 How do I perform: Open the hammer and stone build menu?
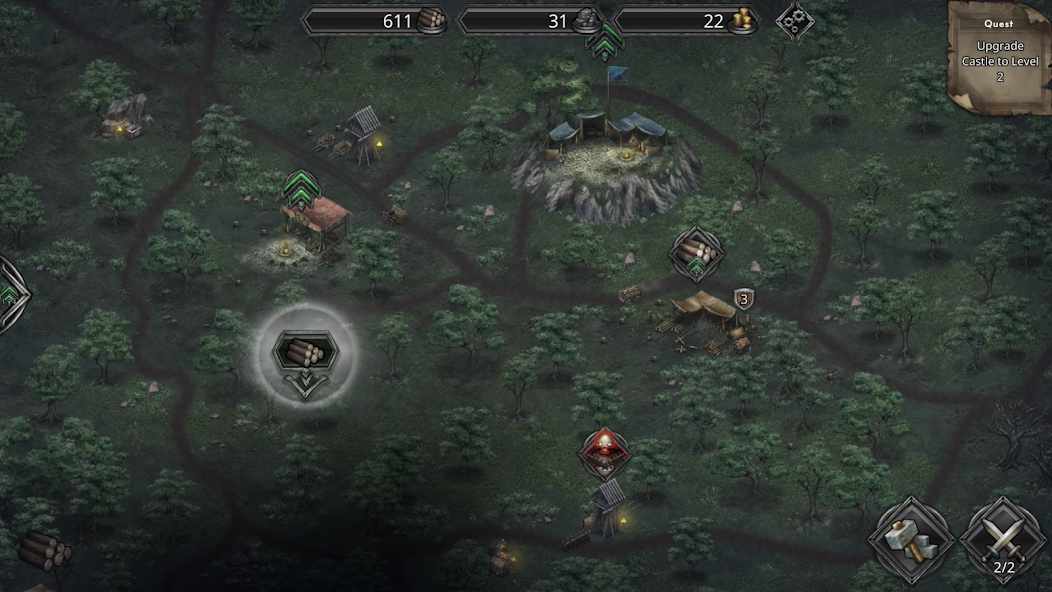pyautogui.click(x=909, y=540)
